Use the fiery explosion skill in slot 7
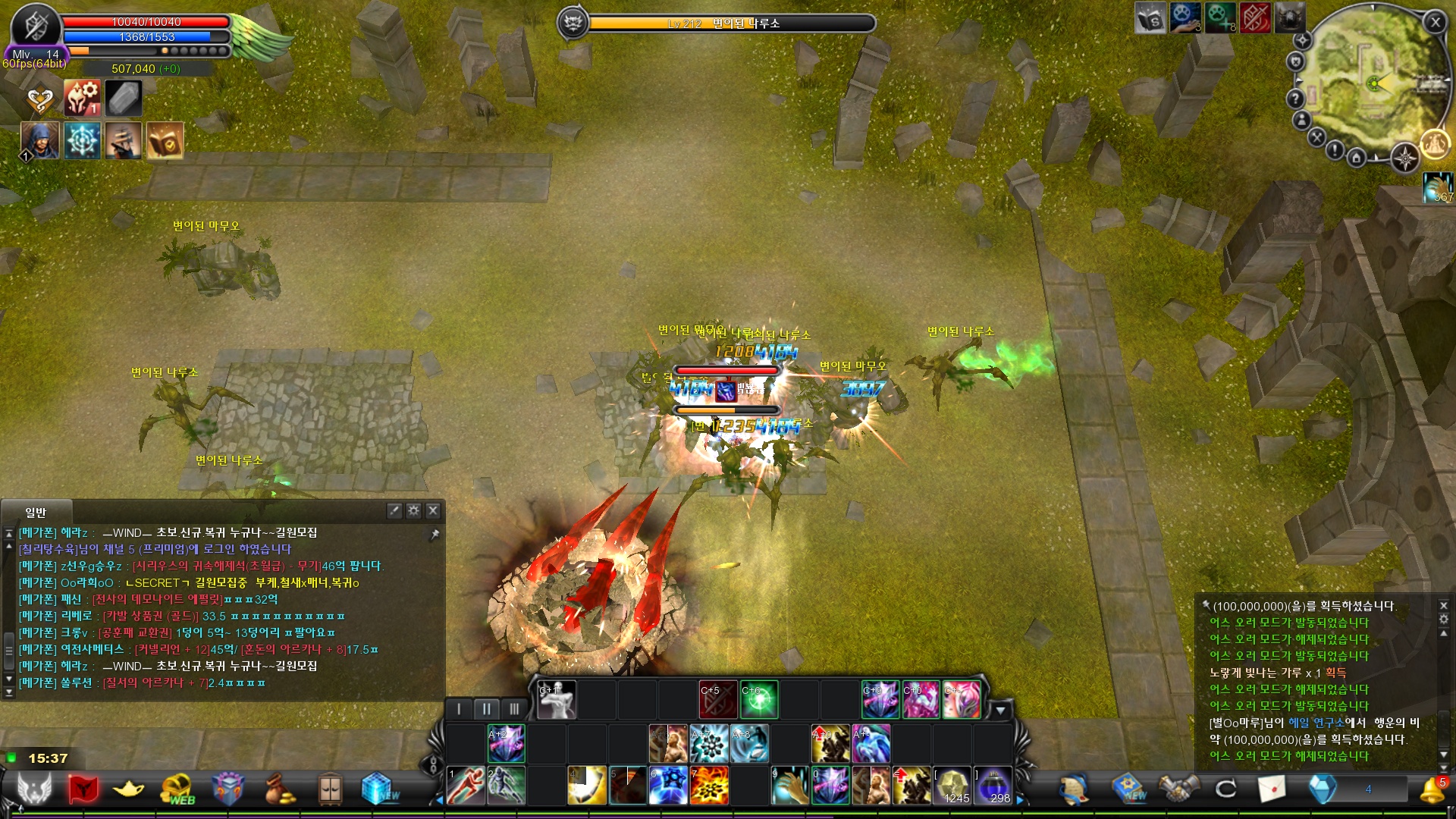1456x819 pixels. pos(709,786)
